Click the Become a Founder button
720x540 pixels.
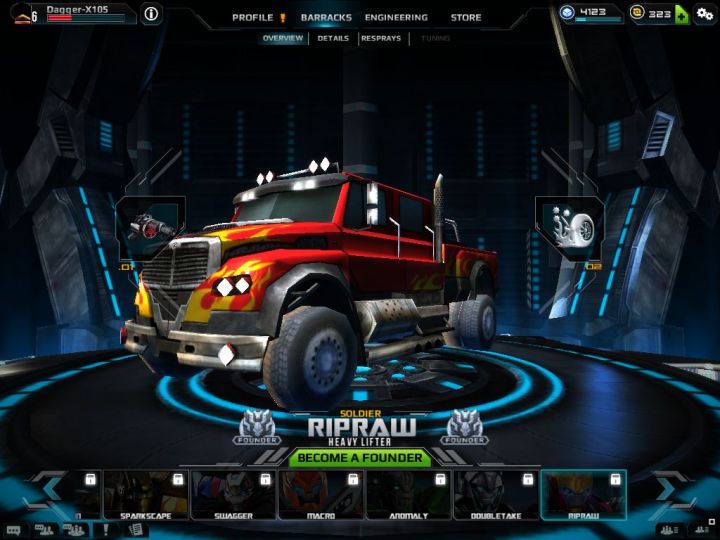360,459
